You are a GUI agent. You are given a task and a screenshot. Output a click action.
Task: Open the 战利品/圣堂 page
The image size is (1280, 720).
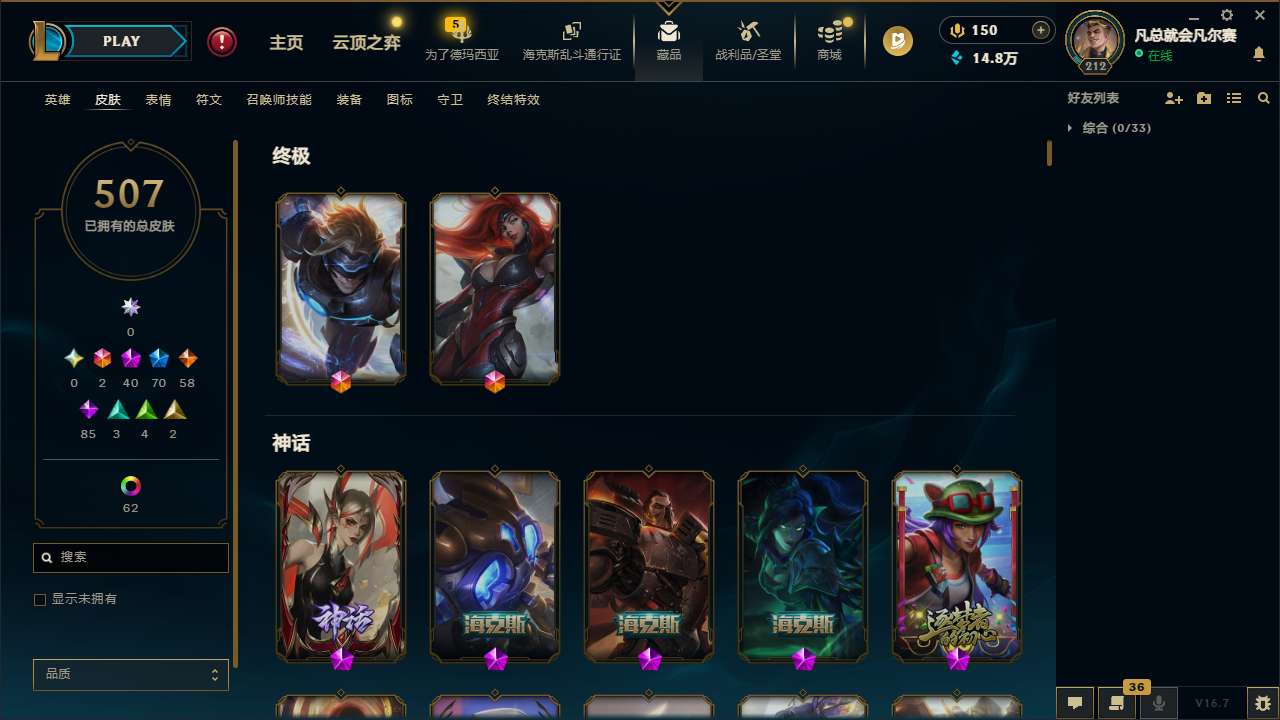tap(748, 42)
